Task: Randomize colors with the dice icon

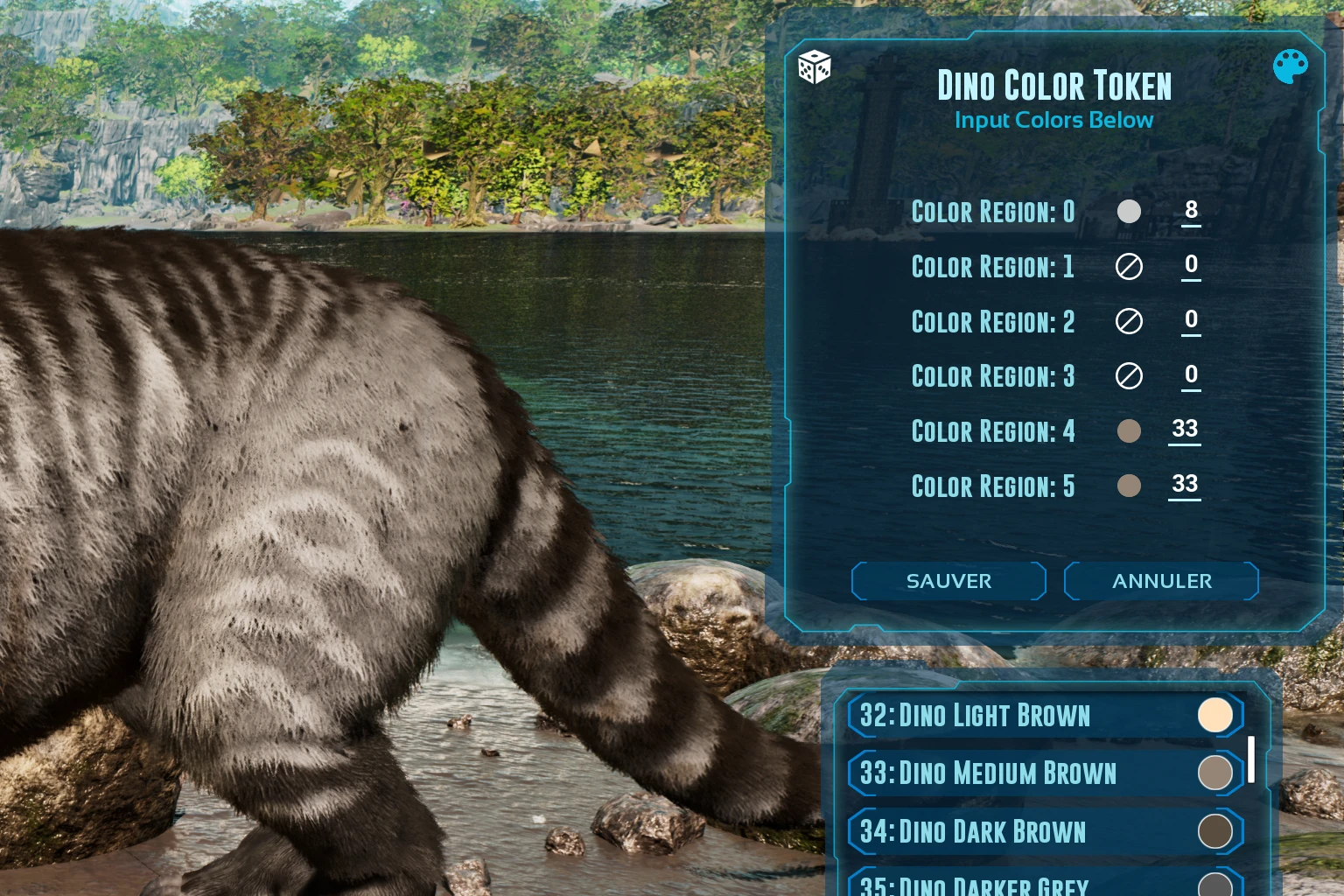Action: (x=814, y=67)
